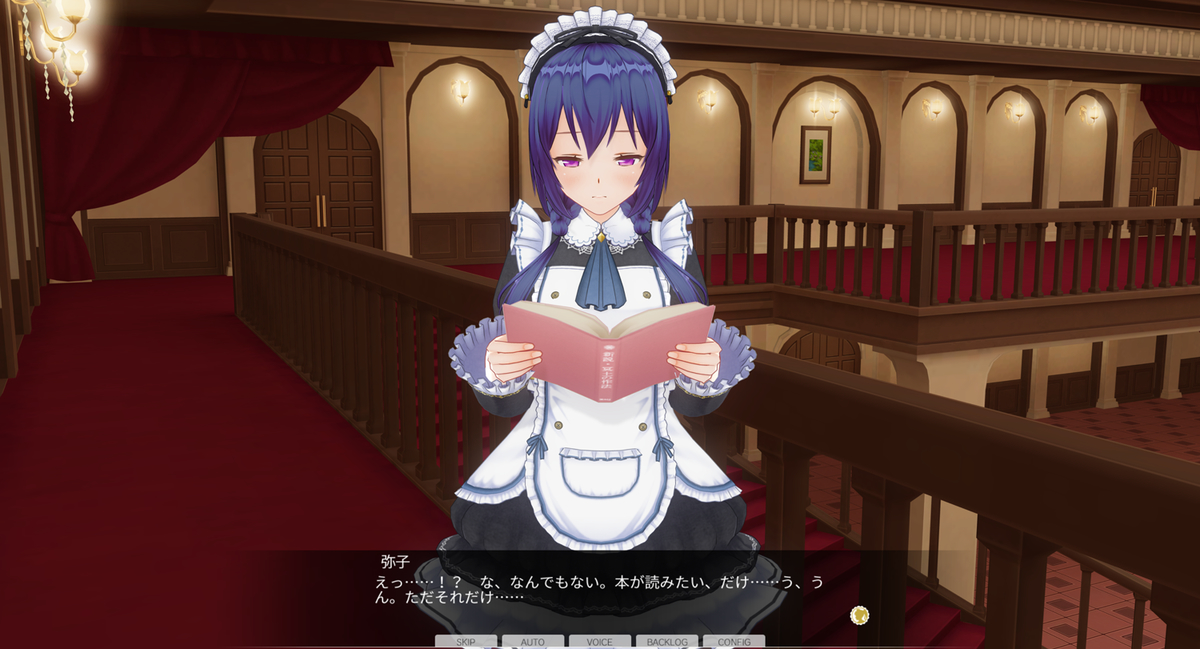Open the CONFIG settings
Screen dimensions: 1200x649
[x=734, y=641]
